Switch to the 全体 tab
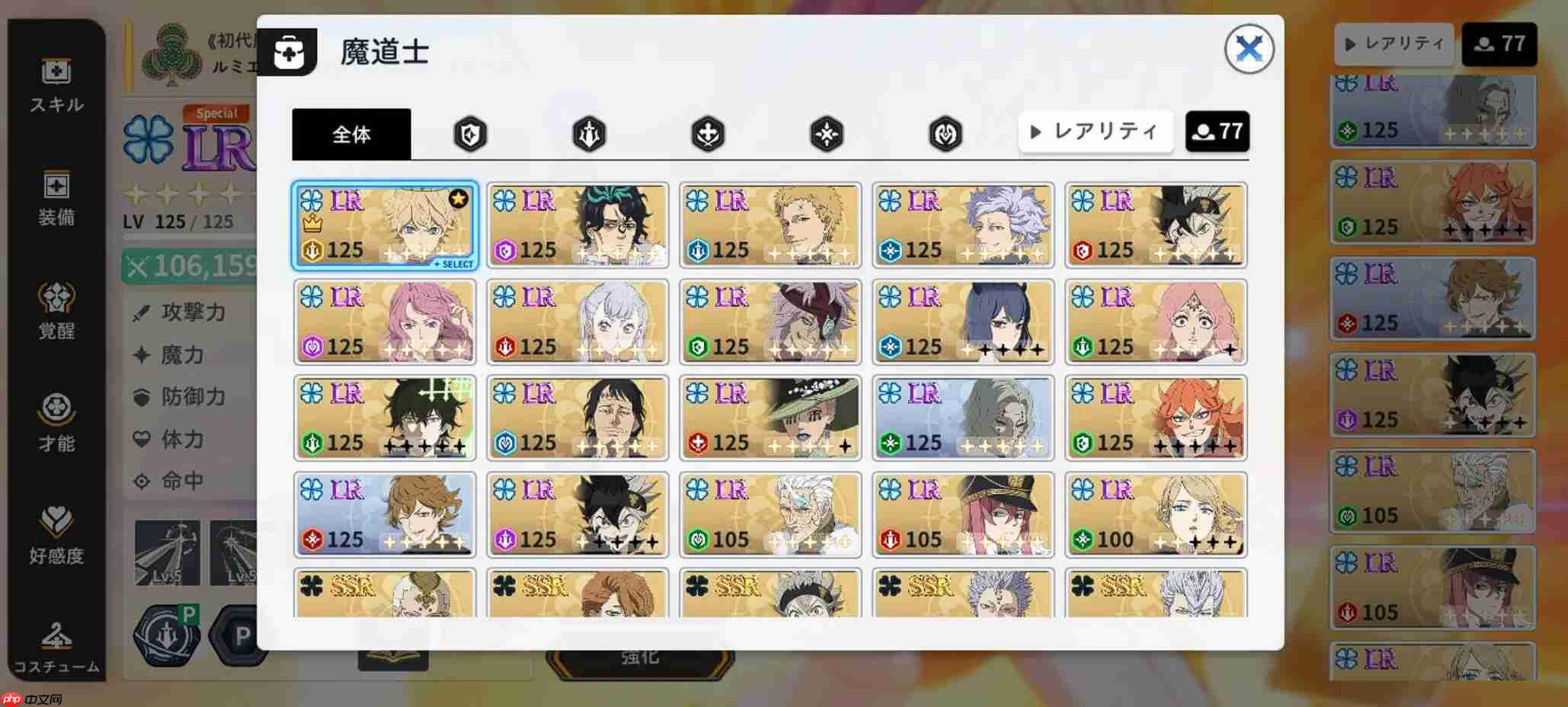Screen dimensions: 1568x707 click(351, 133)
